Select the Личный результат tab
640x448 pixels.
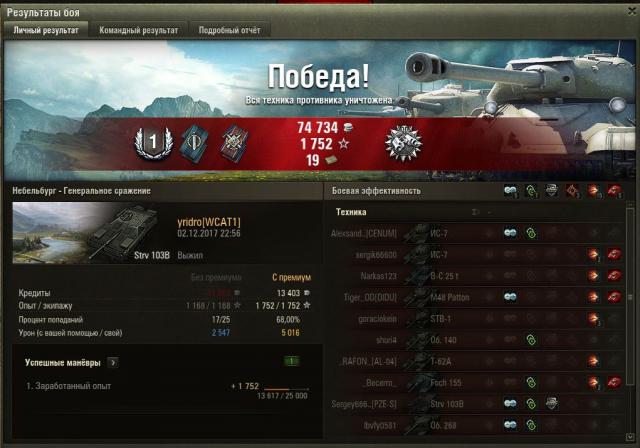[x=45, y=31]
